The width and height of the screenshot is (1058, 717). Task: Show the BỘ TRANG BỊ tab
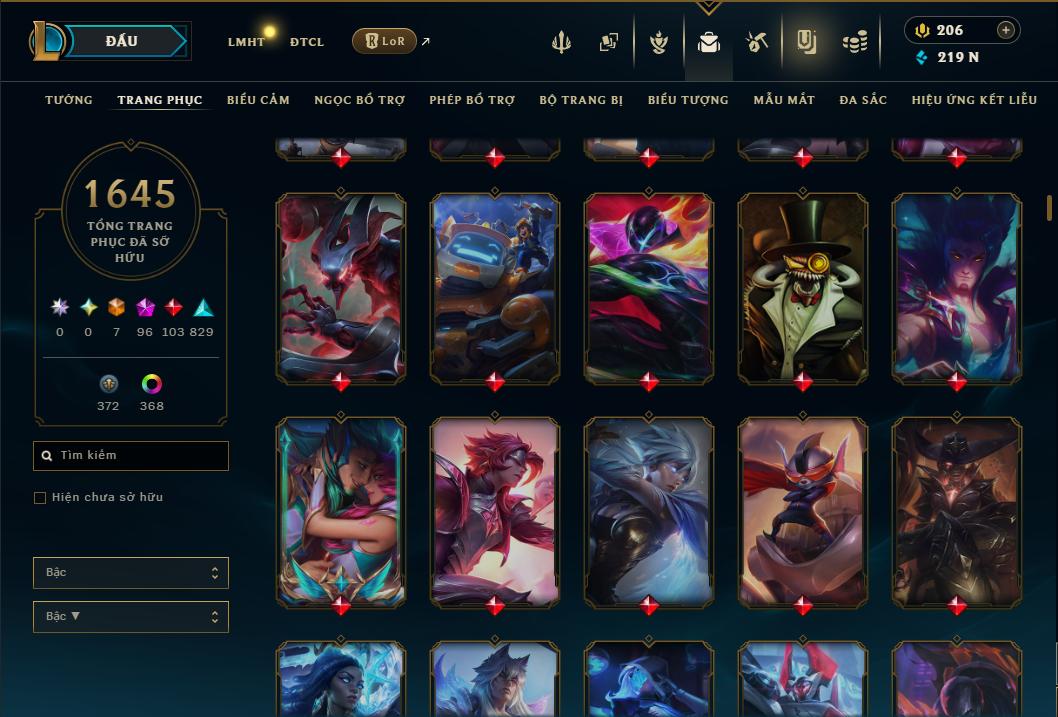coord(581,100)
